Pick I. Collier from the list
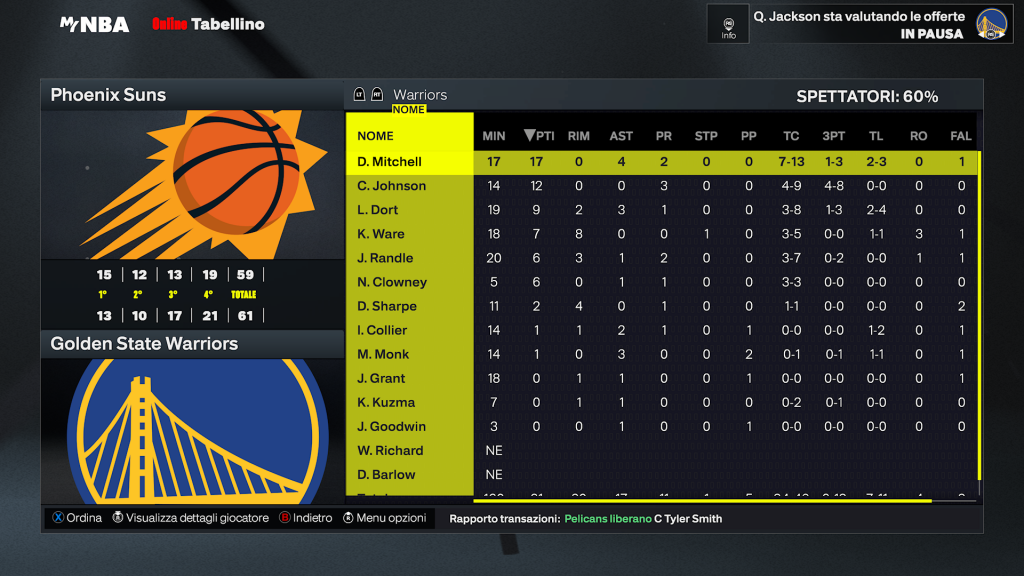Image resolution: width=1024 pixels, height=576 pixels. pos(382,330)
